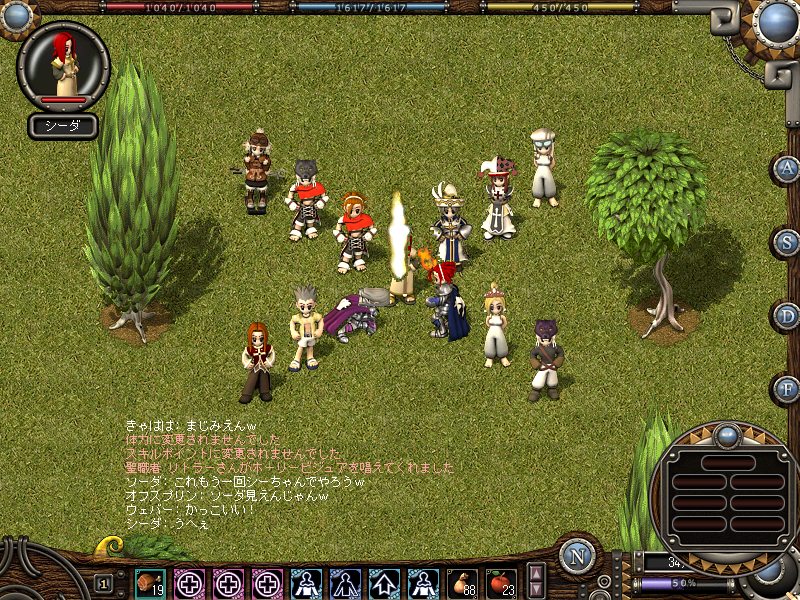Click the blue orb atop the party panel
Image resolution: width=800 pixels, height=600 pixels.
[727, 435]
